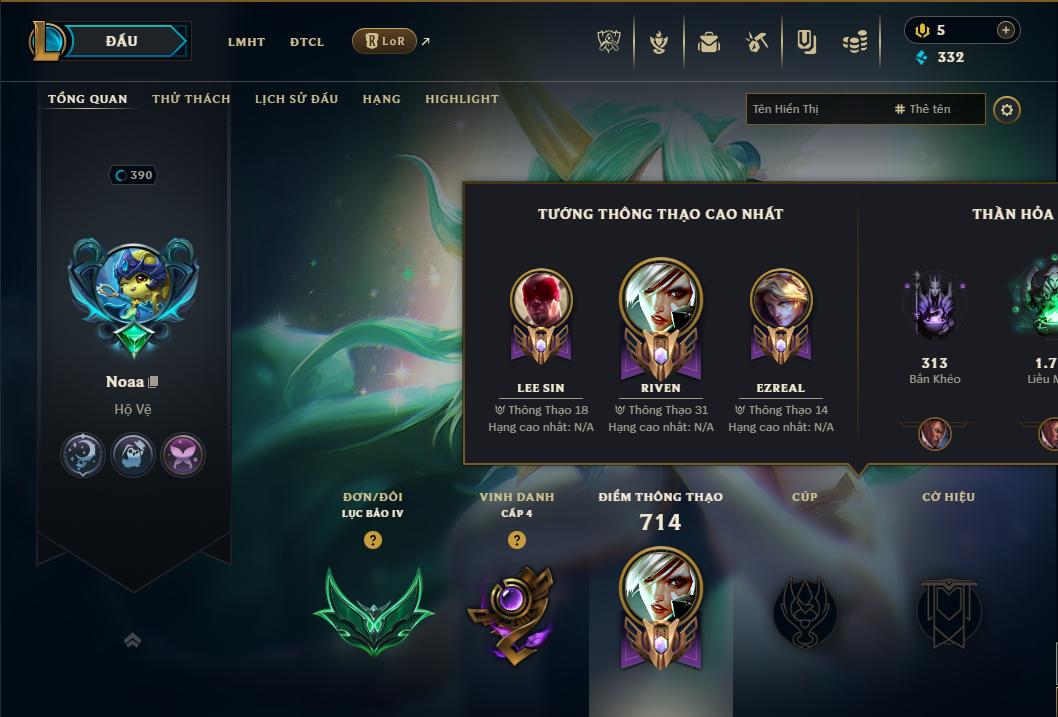Open the Lục Bảo IV ranked emblem
This screenshot has width=1058, height=717.
coord(373,609)
